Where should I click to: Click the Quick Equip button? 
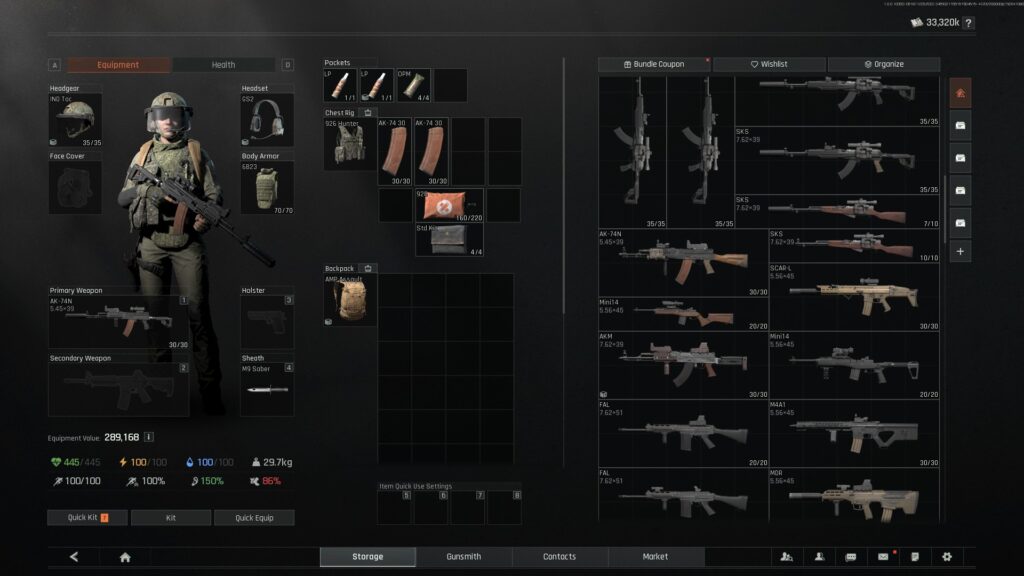tap(255, 518)
